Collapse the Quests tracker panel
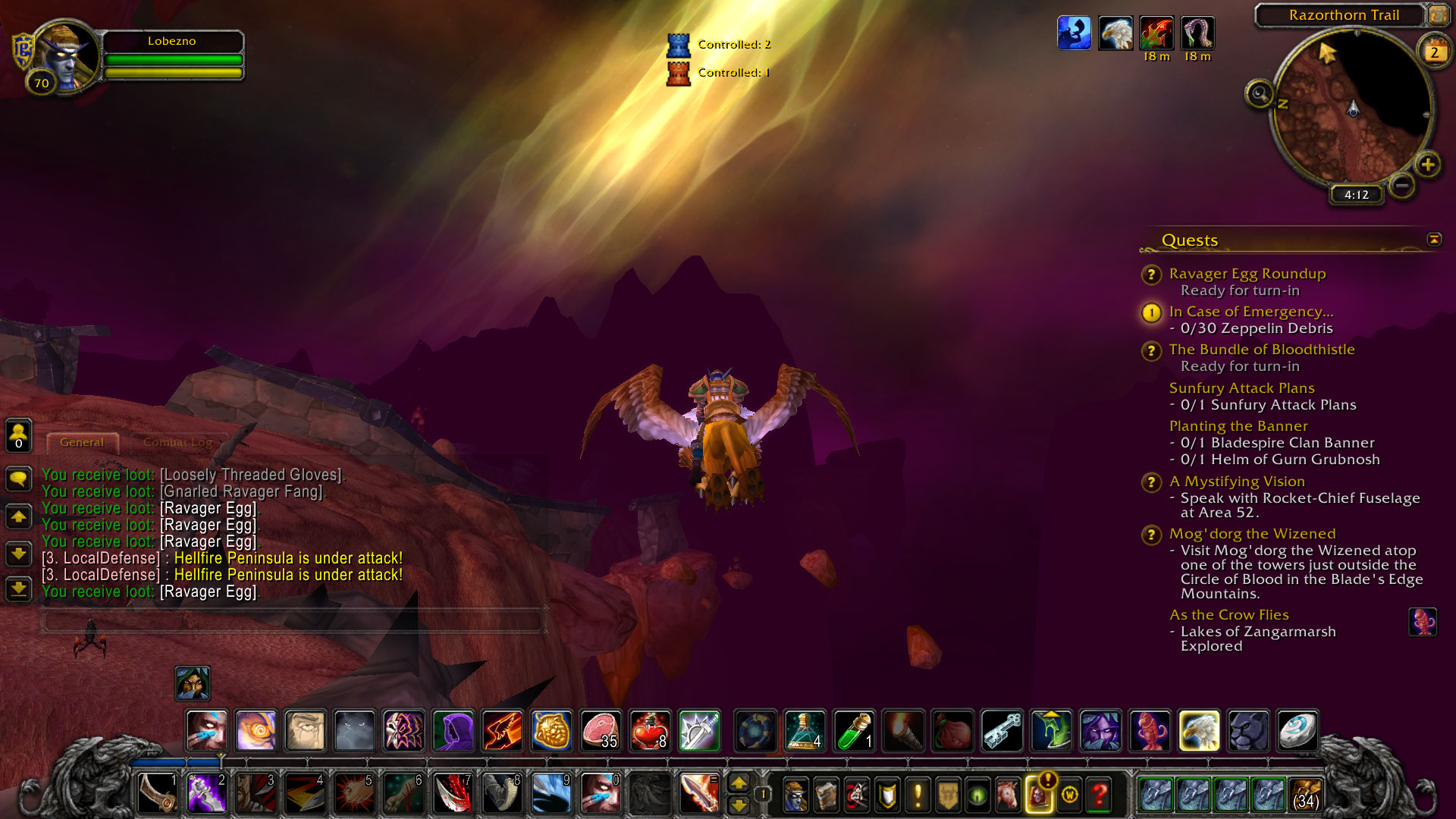Screen dimensions: 1456x819 pyautogui.click(x=1433, y=240)
